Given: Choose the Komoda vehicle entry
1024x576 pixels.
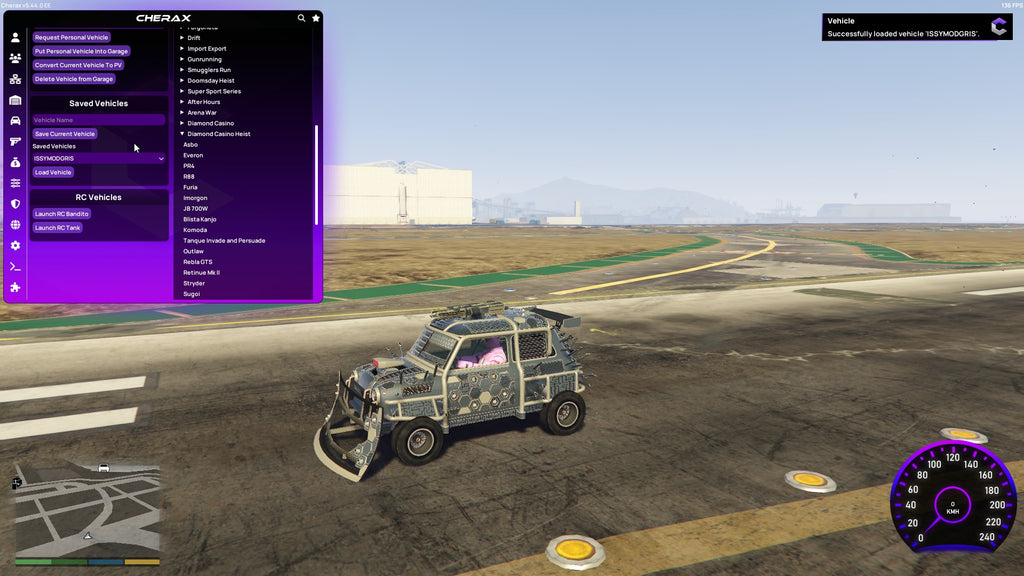Looking at the screenshot, I should [x=195, y=230].
